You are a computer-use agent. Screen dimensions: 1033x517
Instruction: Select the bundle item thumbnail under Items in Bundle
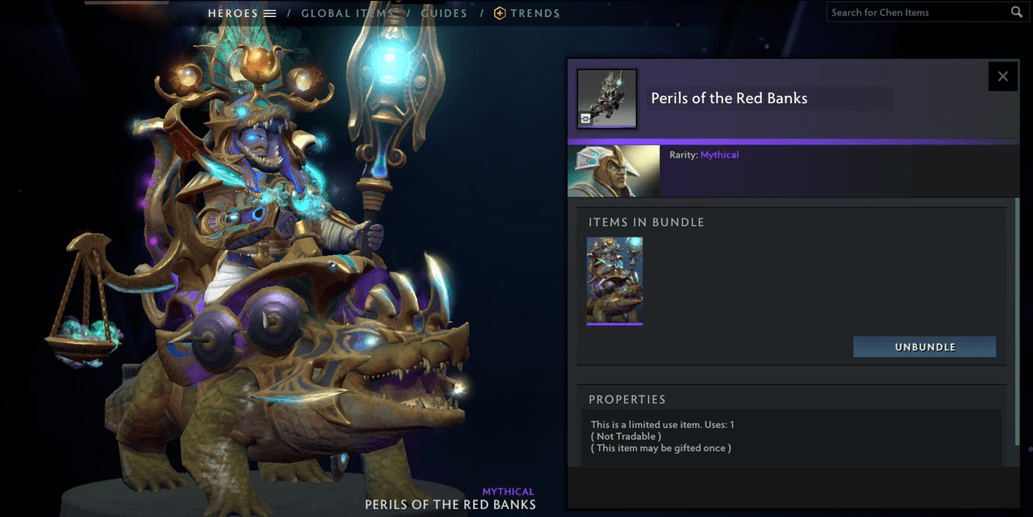pyautogui.click(x=614, y=280)
